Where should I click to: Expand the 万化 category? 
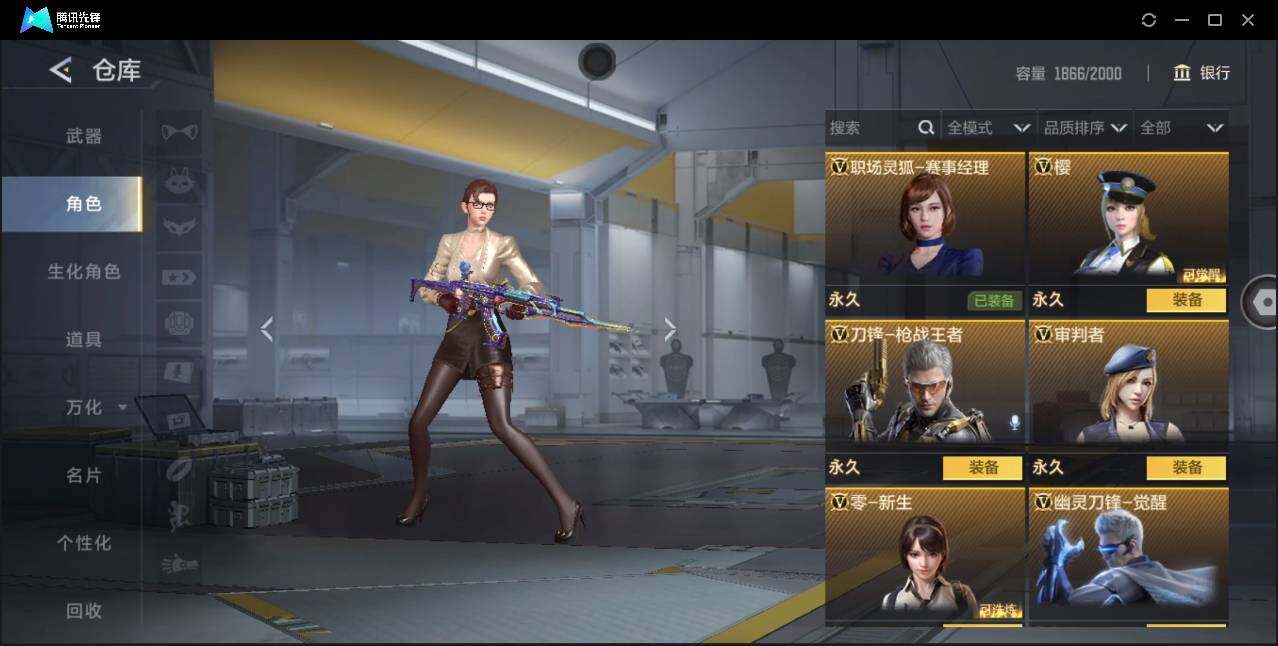(95, 408)
